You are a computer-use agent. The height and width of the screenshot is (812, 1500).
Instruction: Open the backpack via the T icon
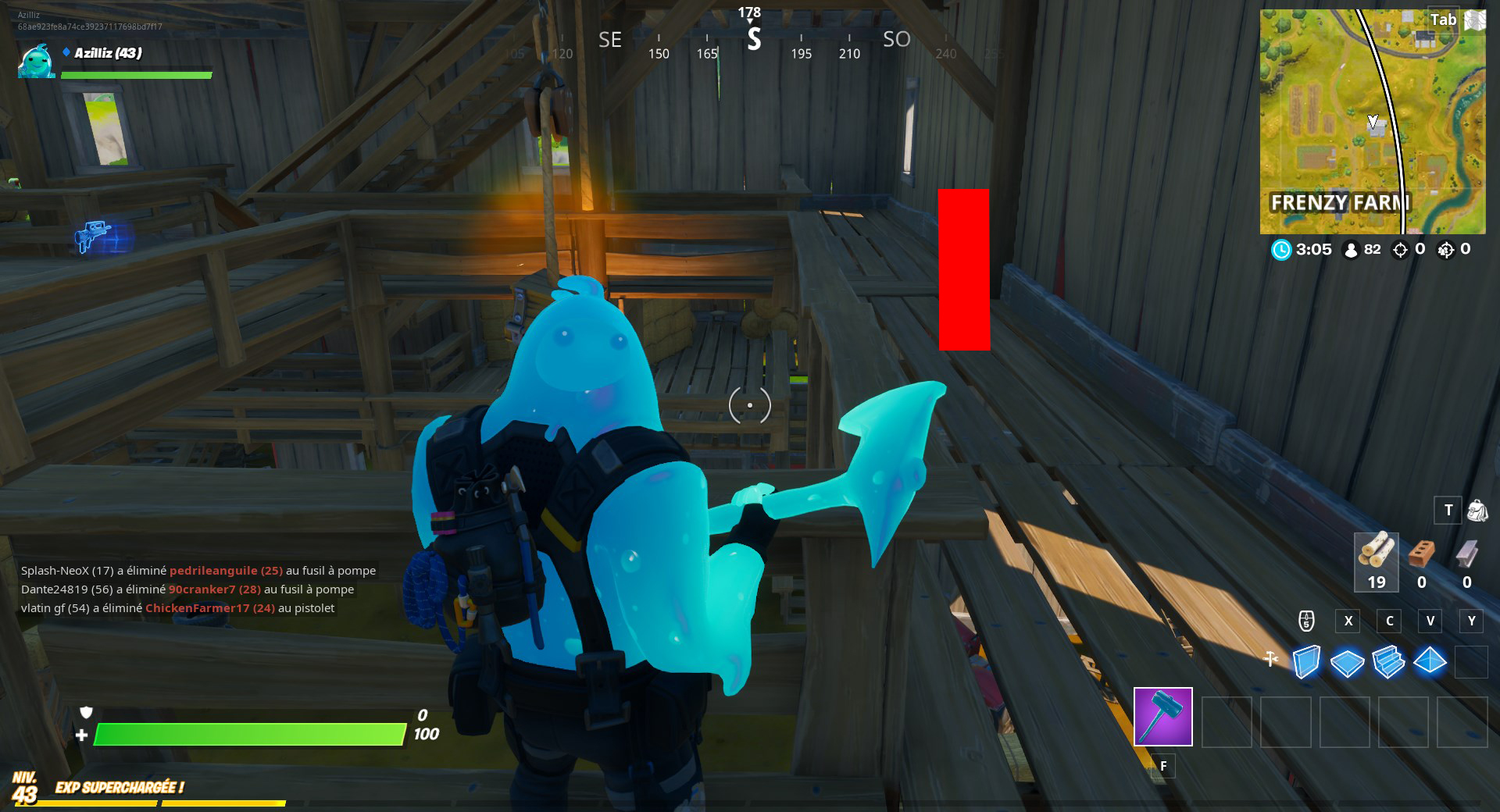1449,510
